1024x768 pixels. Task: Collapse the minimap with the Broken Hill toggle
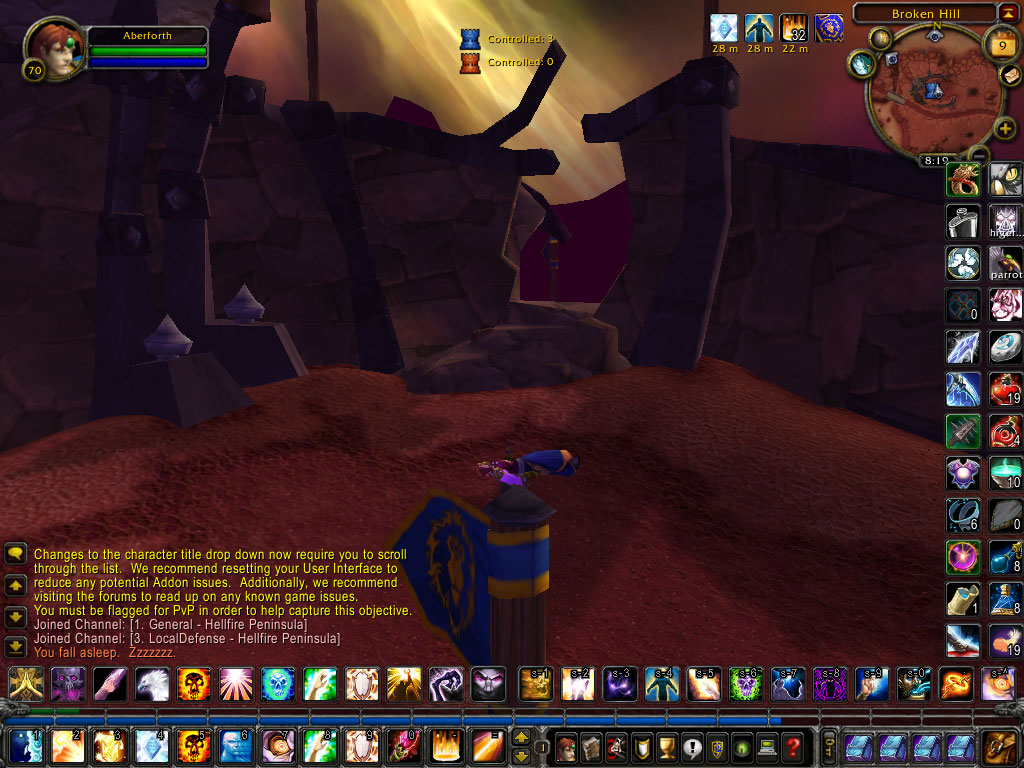click(1008, 14)
